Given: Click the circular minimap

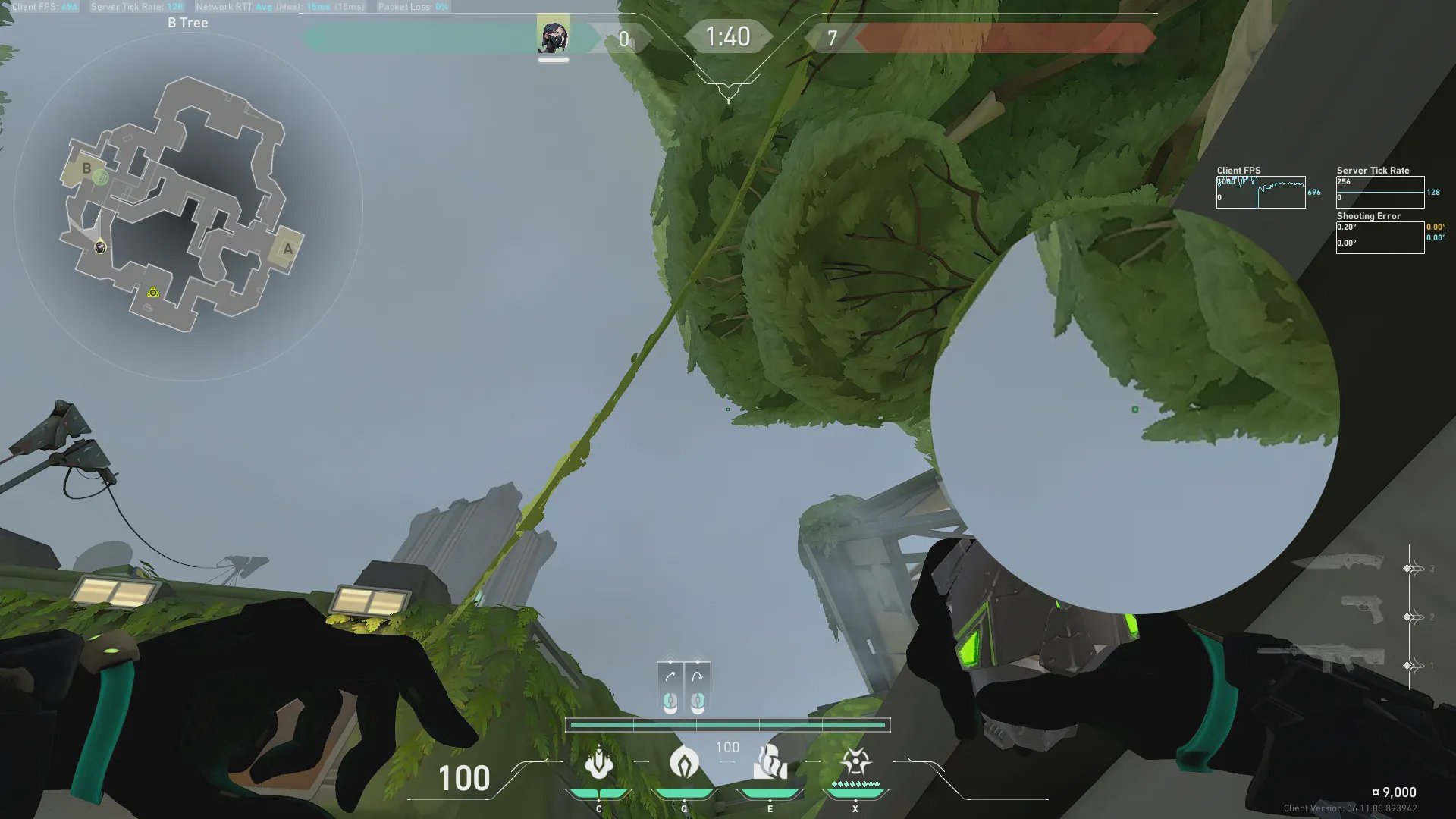Looking at the screenshot, I should pyautogui.click(x=188, y=206).
